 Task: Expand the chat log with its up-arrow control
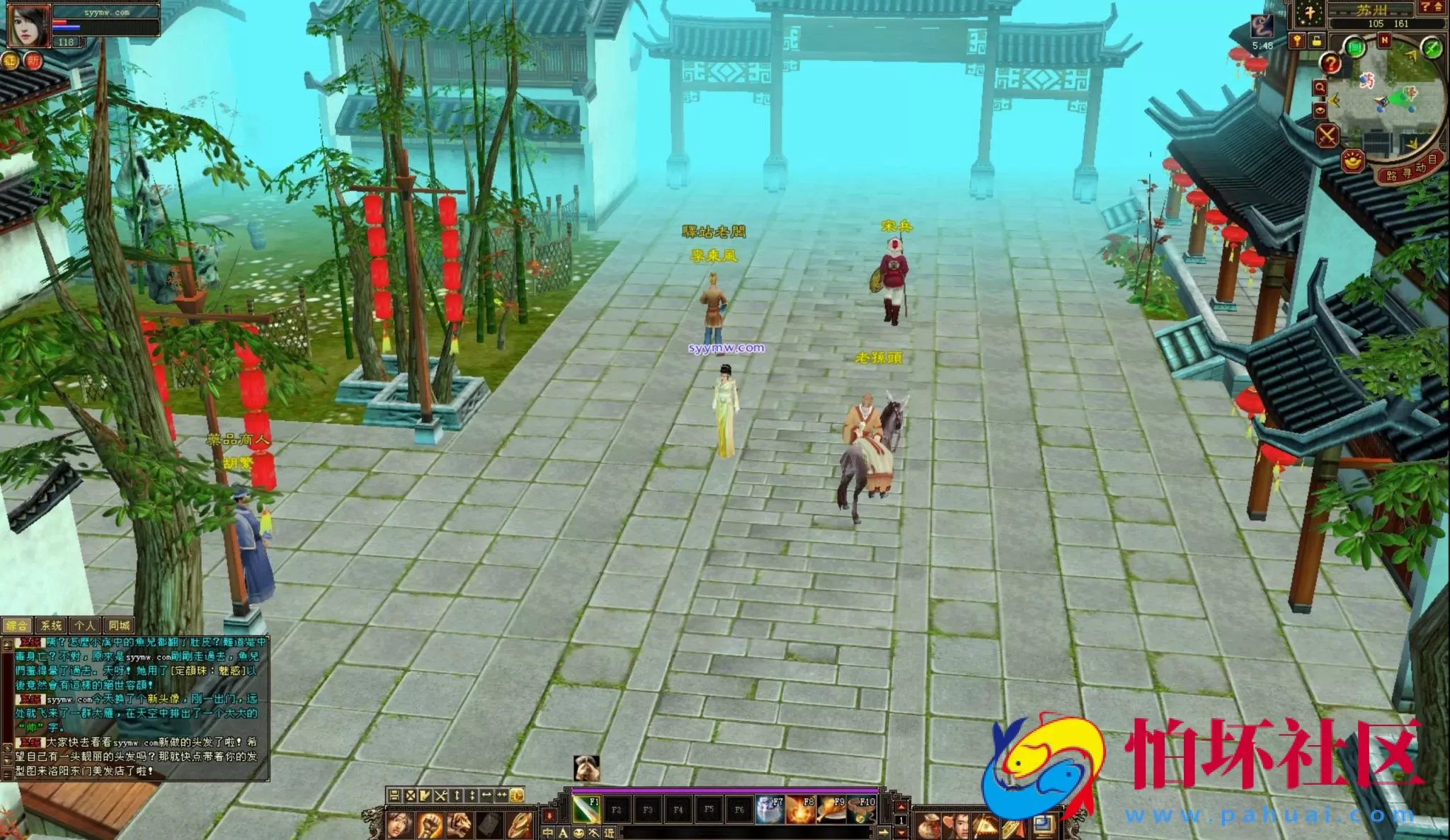click(x=7, y=645)
